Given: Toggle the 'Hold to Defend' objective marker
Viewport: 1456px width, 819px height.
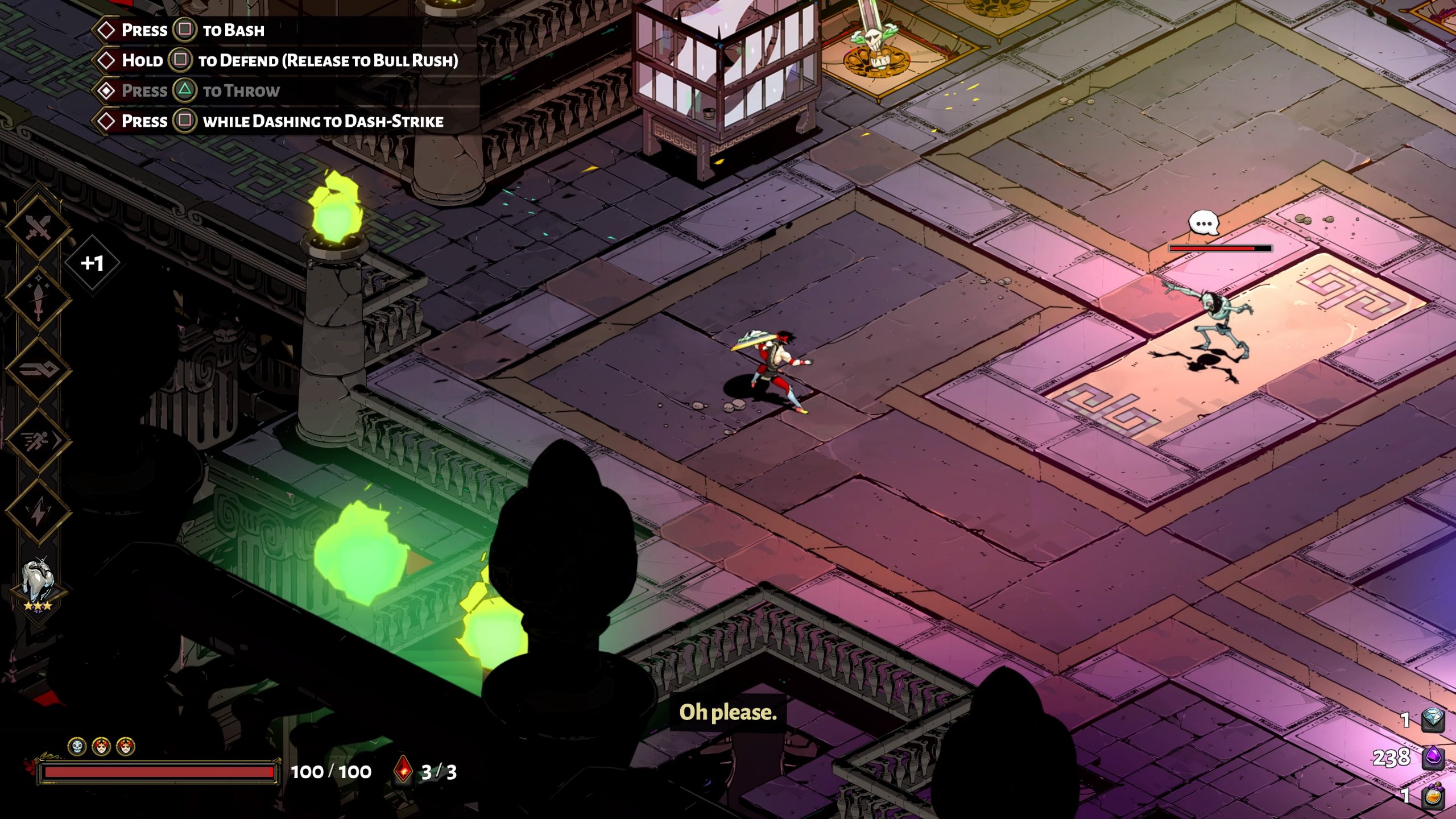Looking at the screenshot, I should [x=106, y=60].
